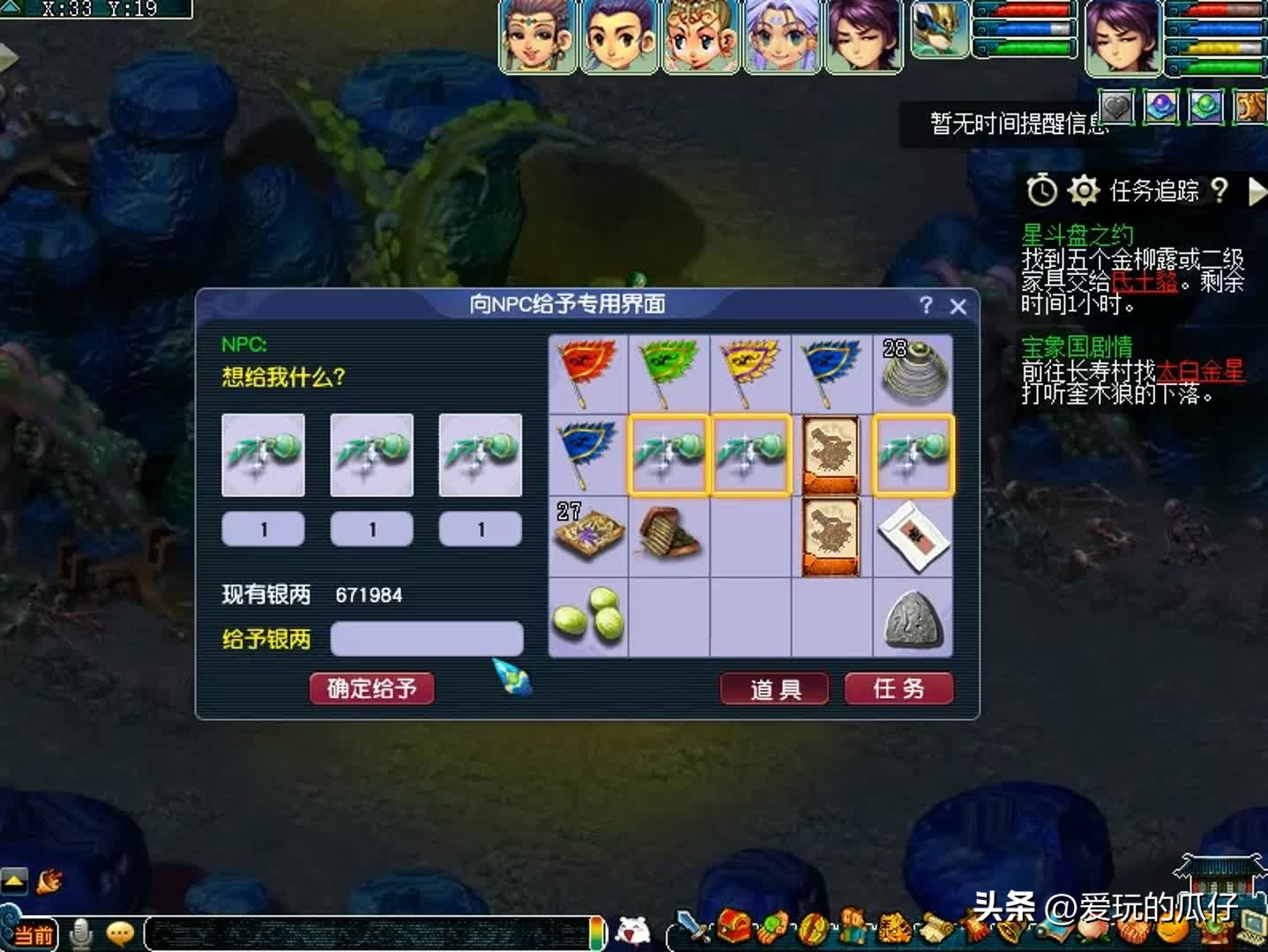Toggle the grey heart icon top right

tap(1115, 108)
